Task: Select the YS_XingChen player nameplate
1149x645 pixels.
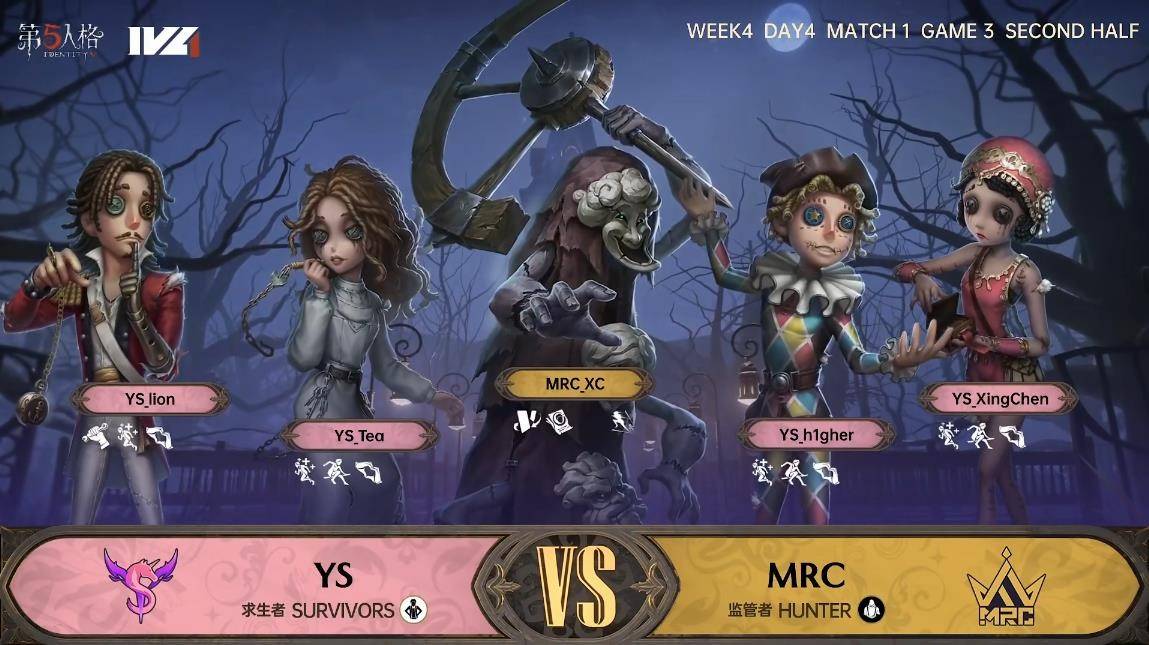Action: (999, 399)
